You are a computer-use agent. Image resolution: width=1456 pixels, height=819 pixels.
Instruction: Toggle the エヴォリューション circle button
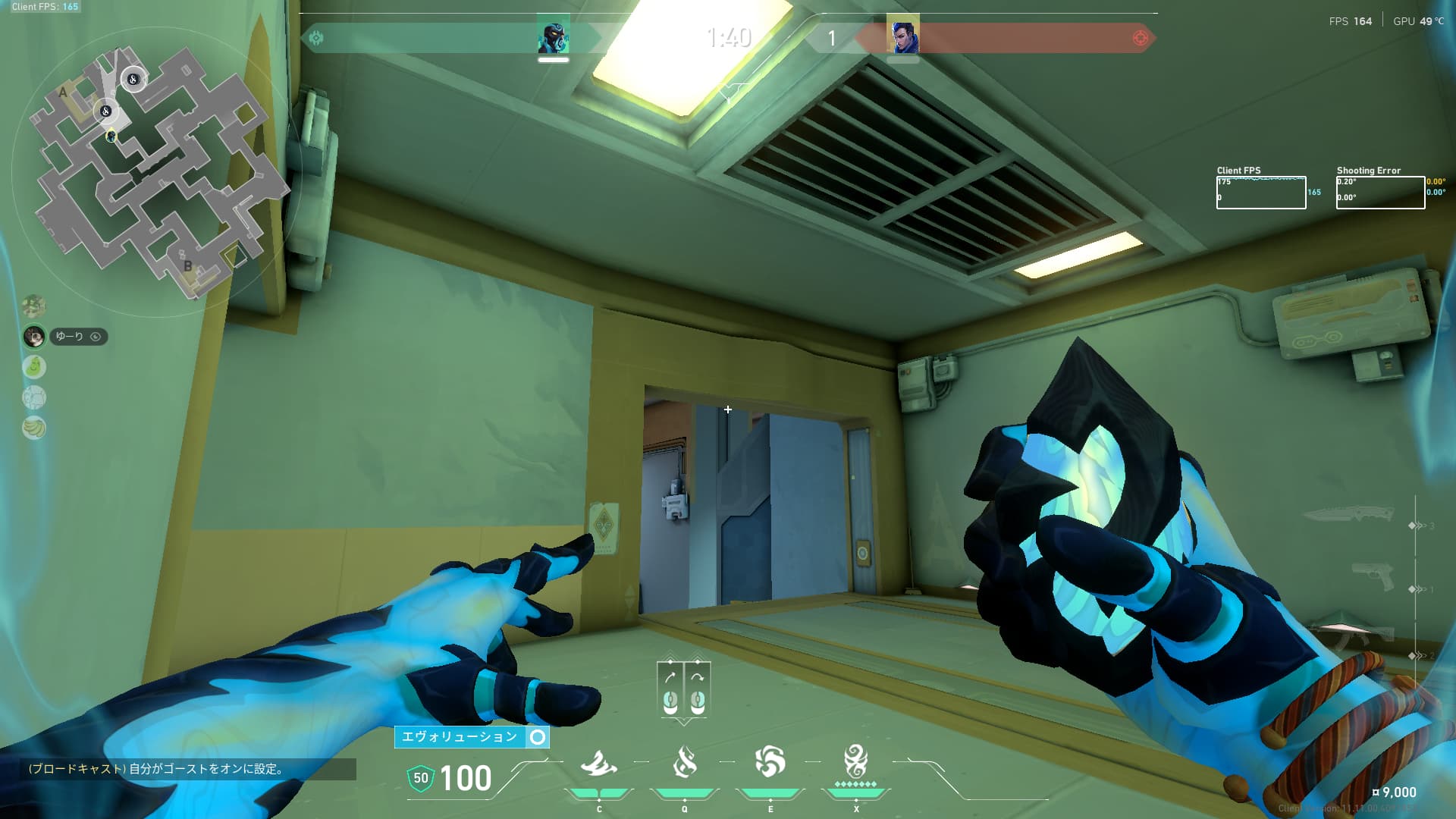pyautogui.click(x=538, y=737)
